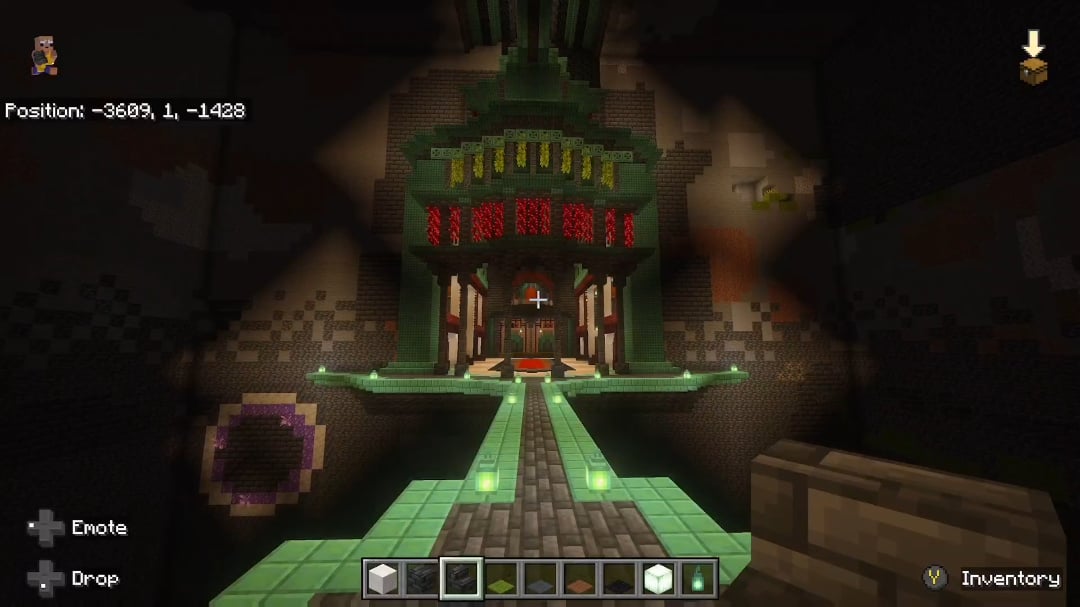Viewport: 1080px width, 607px height.
Task: Select the dark brick block slot
Action: click(421, 578)
